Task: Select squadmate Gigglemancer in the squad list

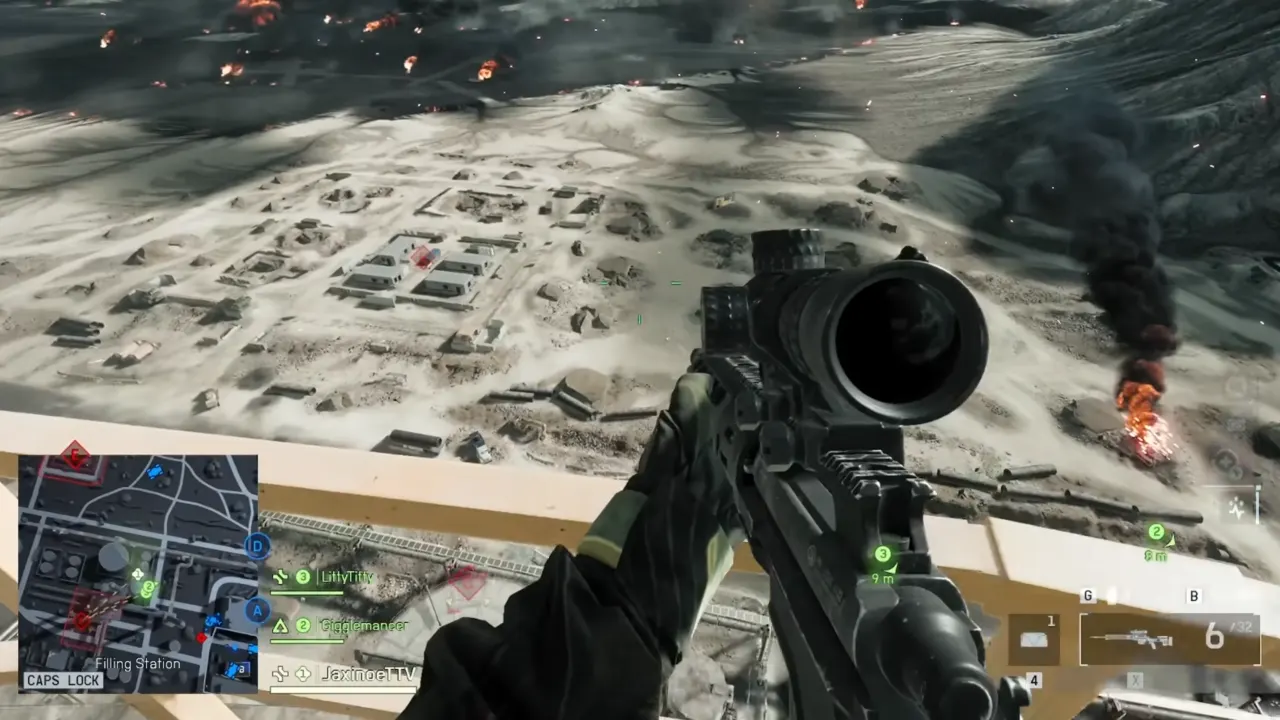Action: click(362, 625)
